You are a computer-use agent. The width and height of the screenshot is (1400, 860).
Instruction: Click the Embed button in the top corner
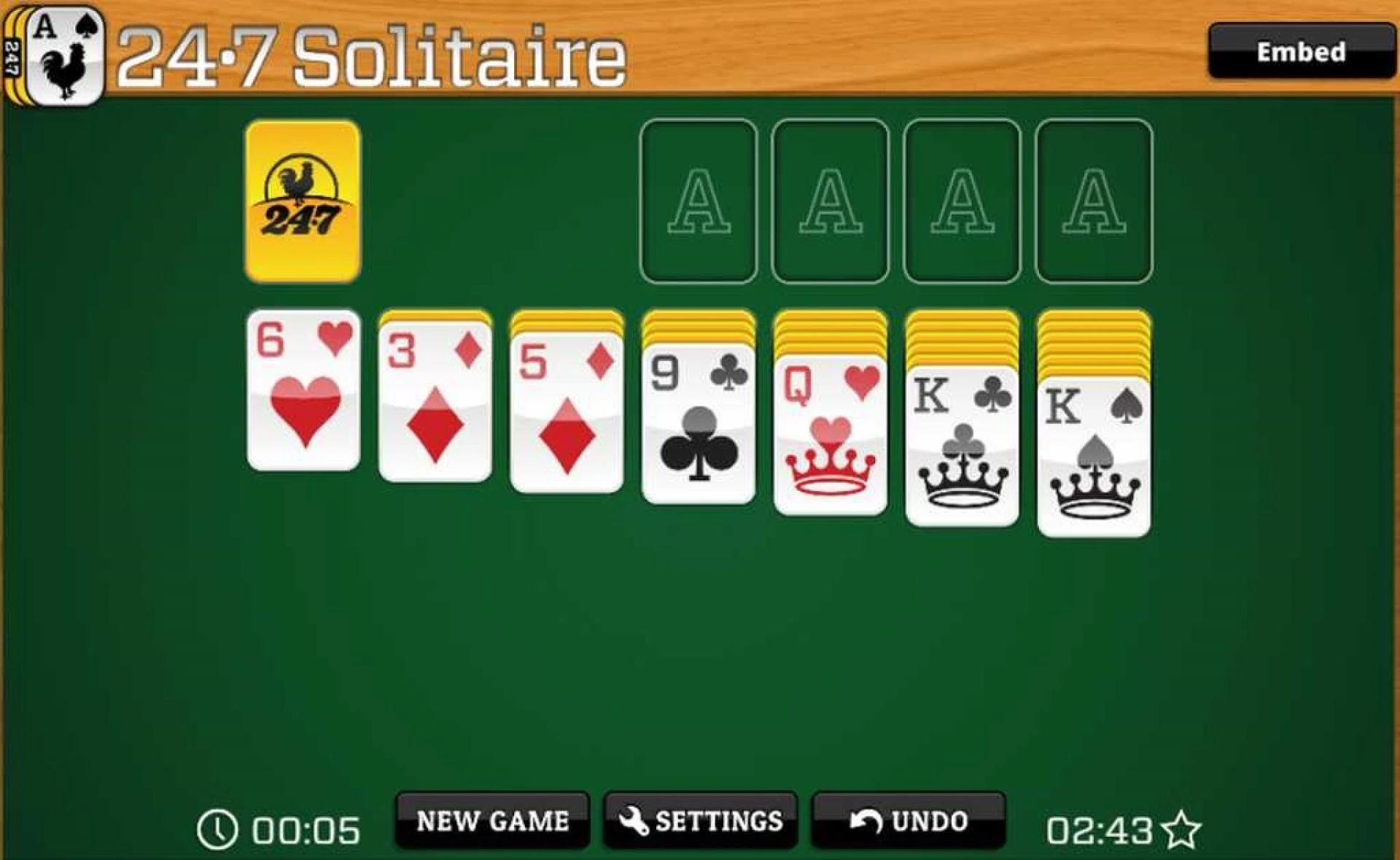tap(1302, 51)
